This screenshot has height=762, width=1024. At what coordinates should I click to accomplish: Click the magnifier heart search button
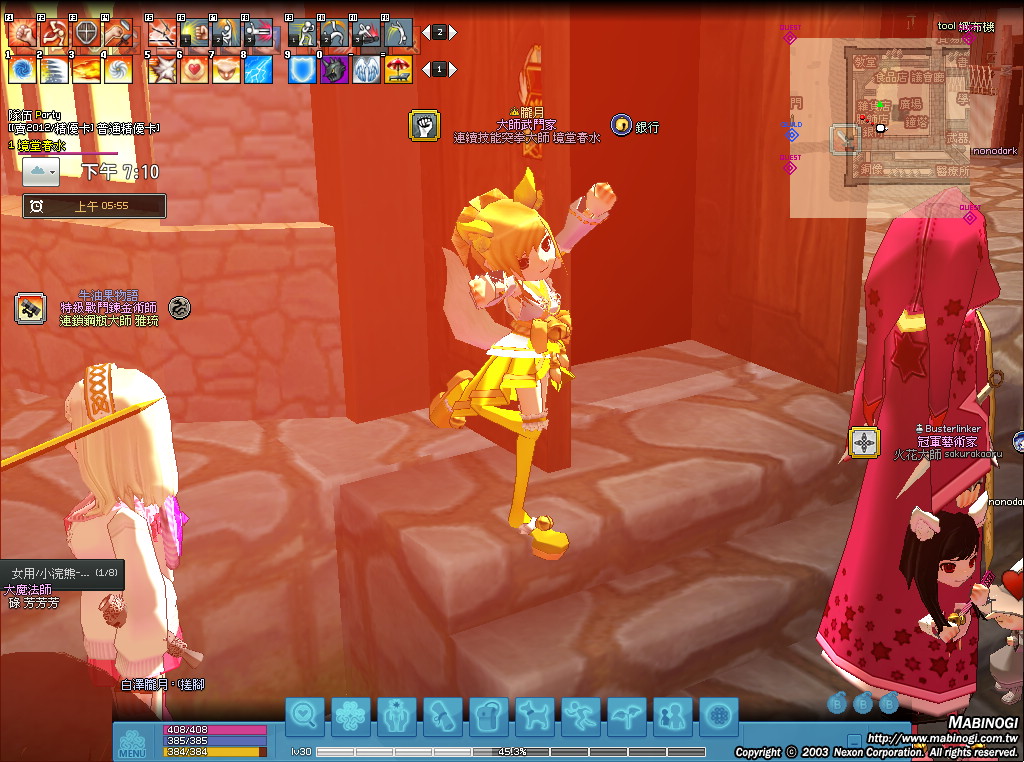click(x=304, y=717)
